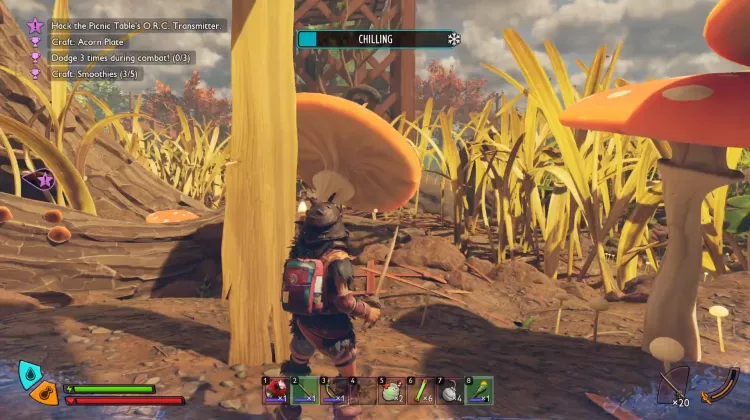Click the purple star quest marker
The width and height of the screenshot is (750, 420).
coord(44,181)
